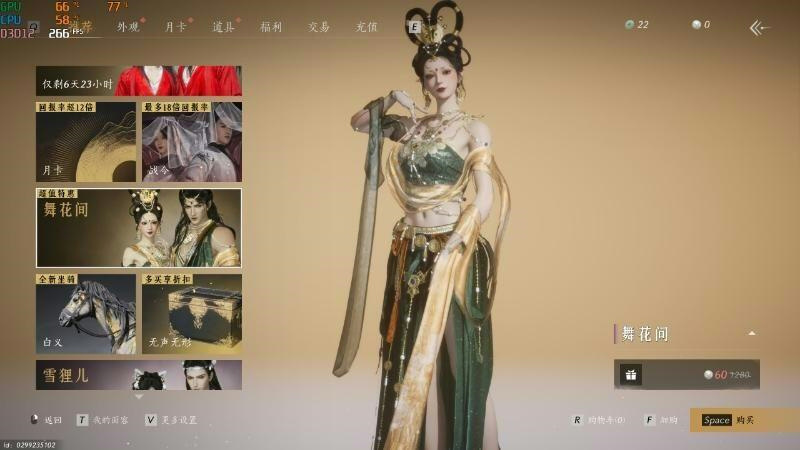Select the 舞花间 outfit banner
Screen dimensions: 800x450
(x=139, y=228)
